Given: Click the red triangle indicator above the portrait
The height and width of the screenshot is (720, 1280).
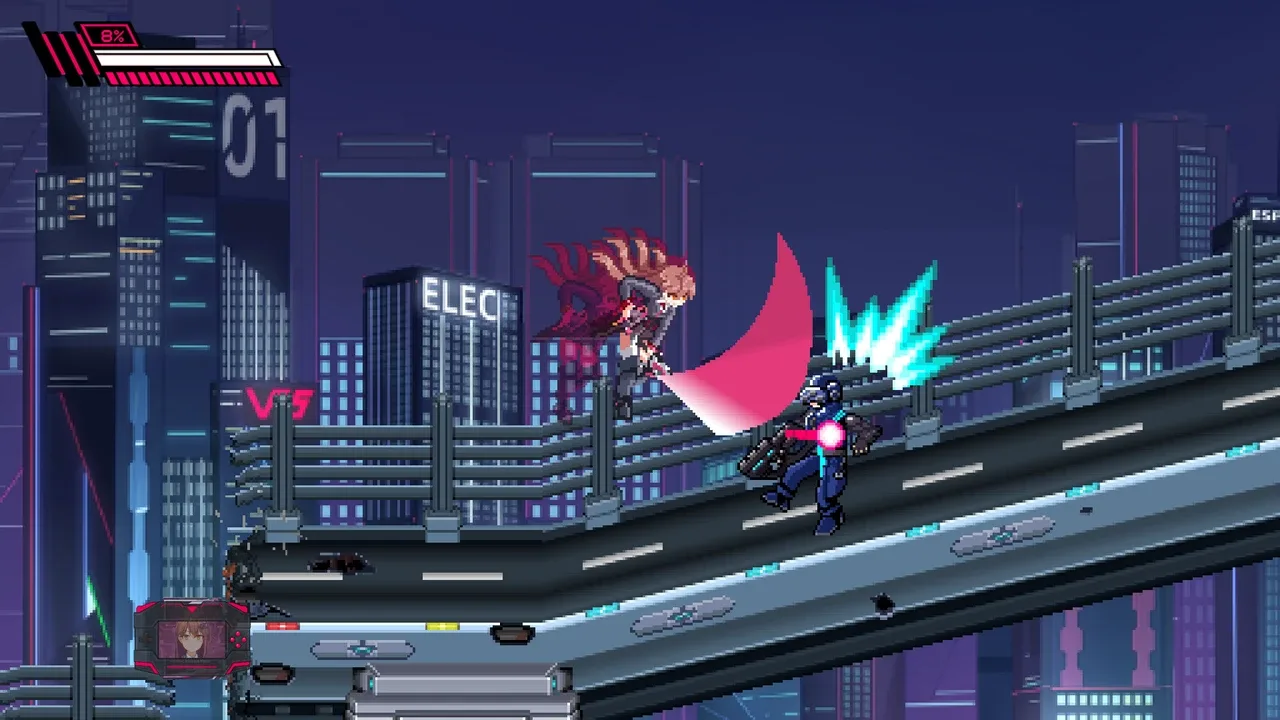Looking at the screenshot, I should point(192,610).
